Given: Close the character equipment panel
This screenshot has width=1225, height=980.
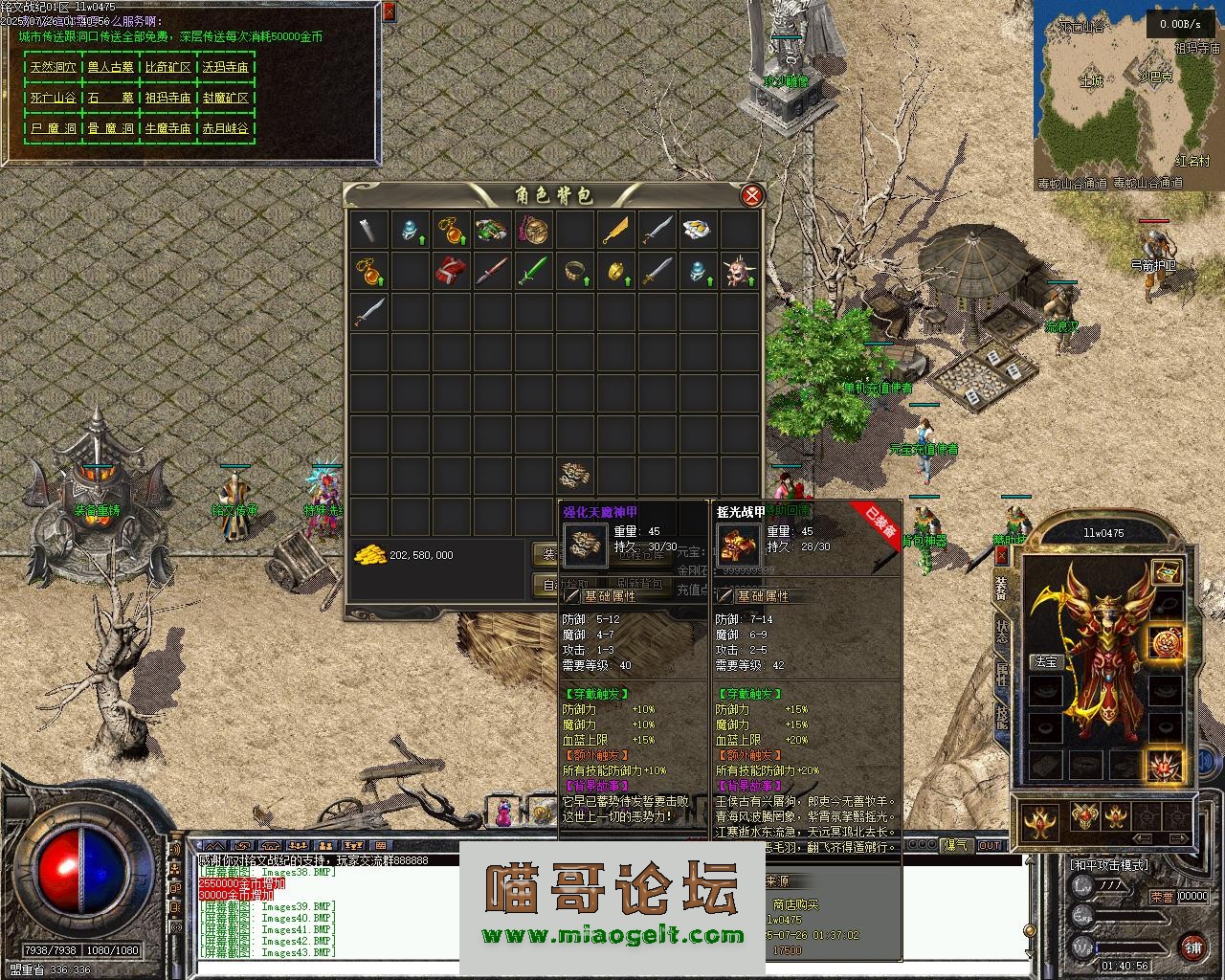Looking at the screenshot, I should pos(1001,555).
